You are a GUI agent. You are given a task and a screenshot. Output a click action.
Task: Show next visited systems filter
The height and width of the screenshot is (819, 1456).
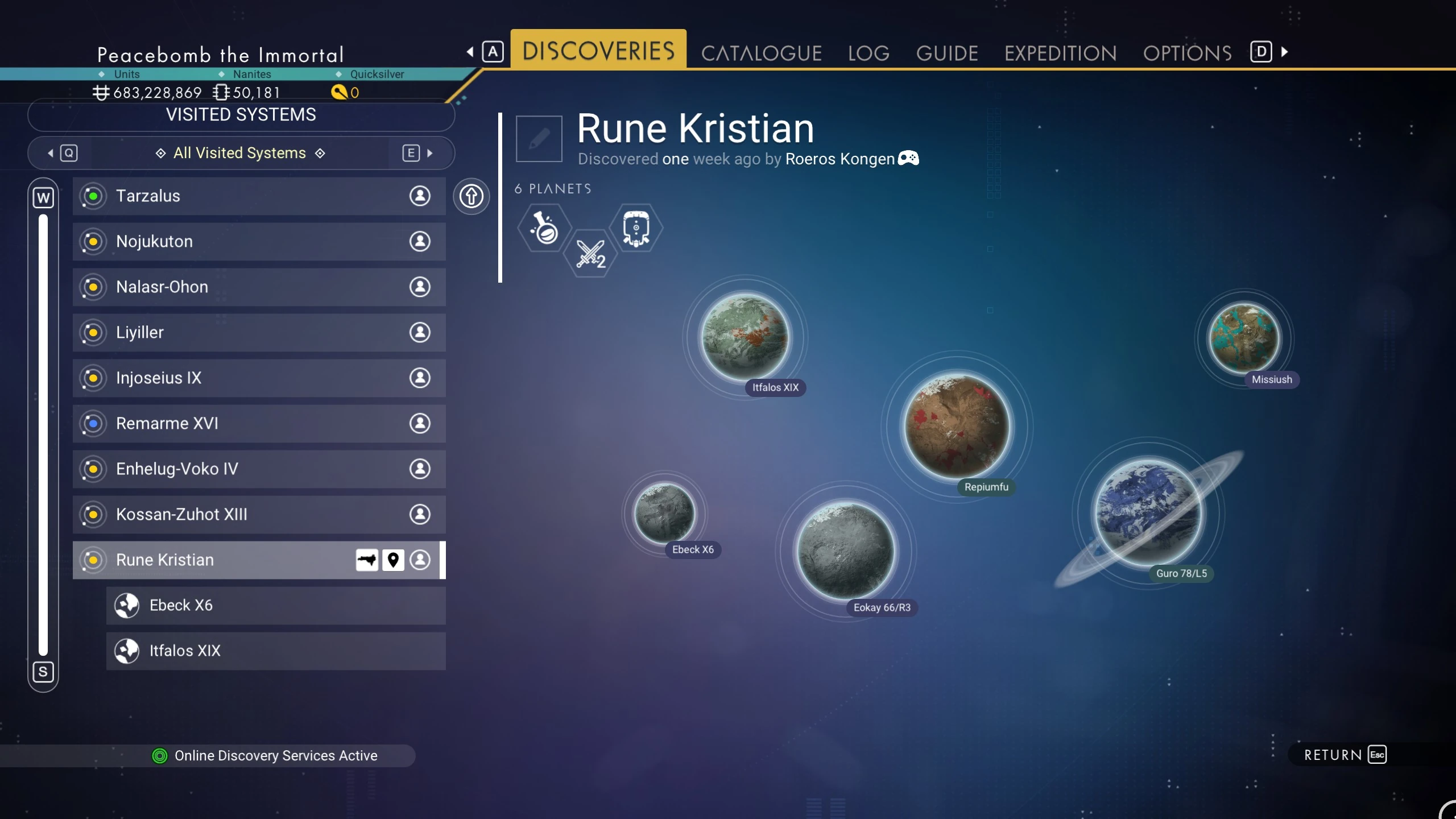pyautogui.click(x=418, y=153)
